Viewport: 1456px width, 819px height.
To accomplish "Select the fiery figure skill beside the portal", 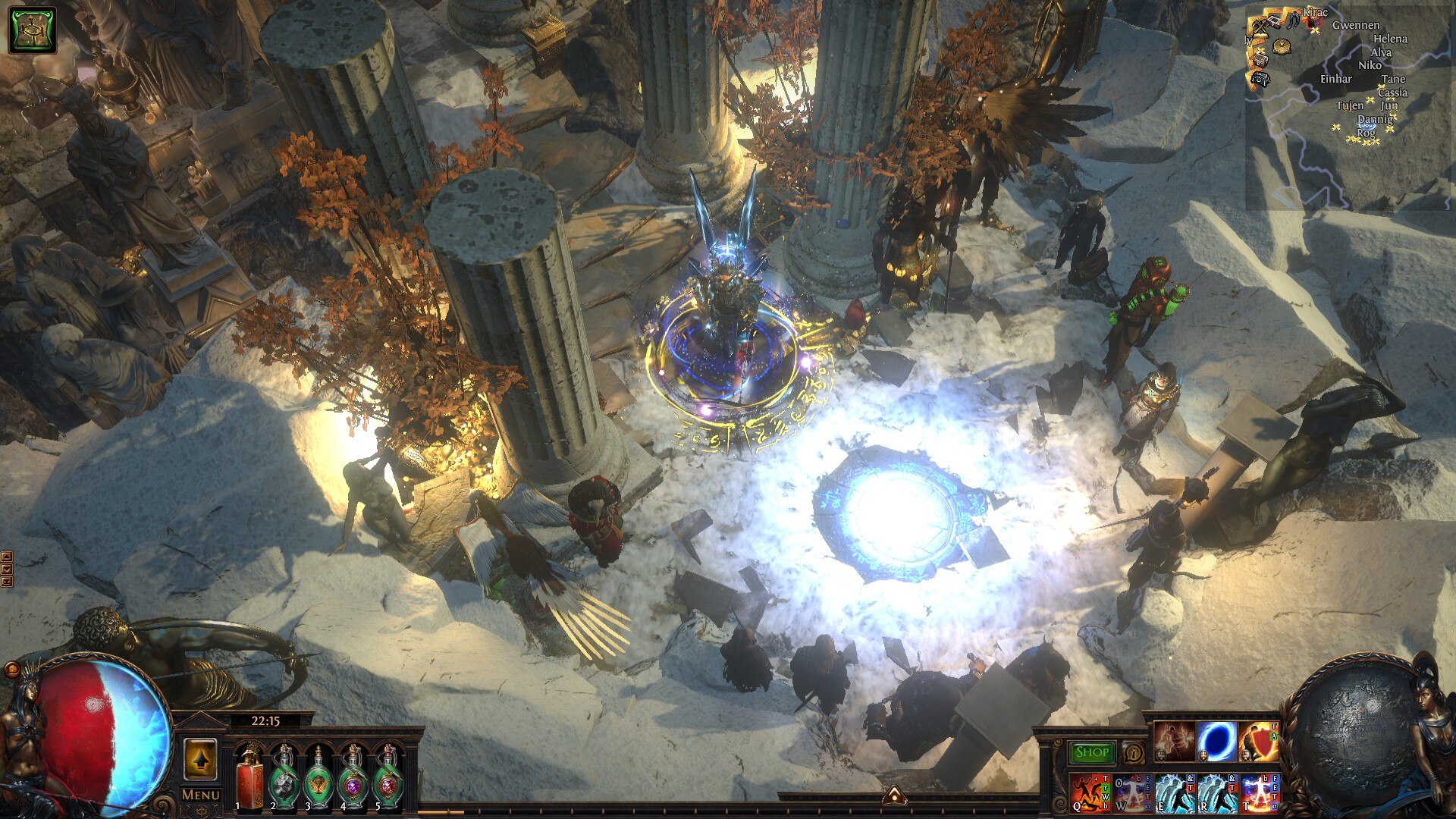I will [x=1174, y=741].
